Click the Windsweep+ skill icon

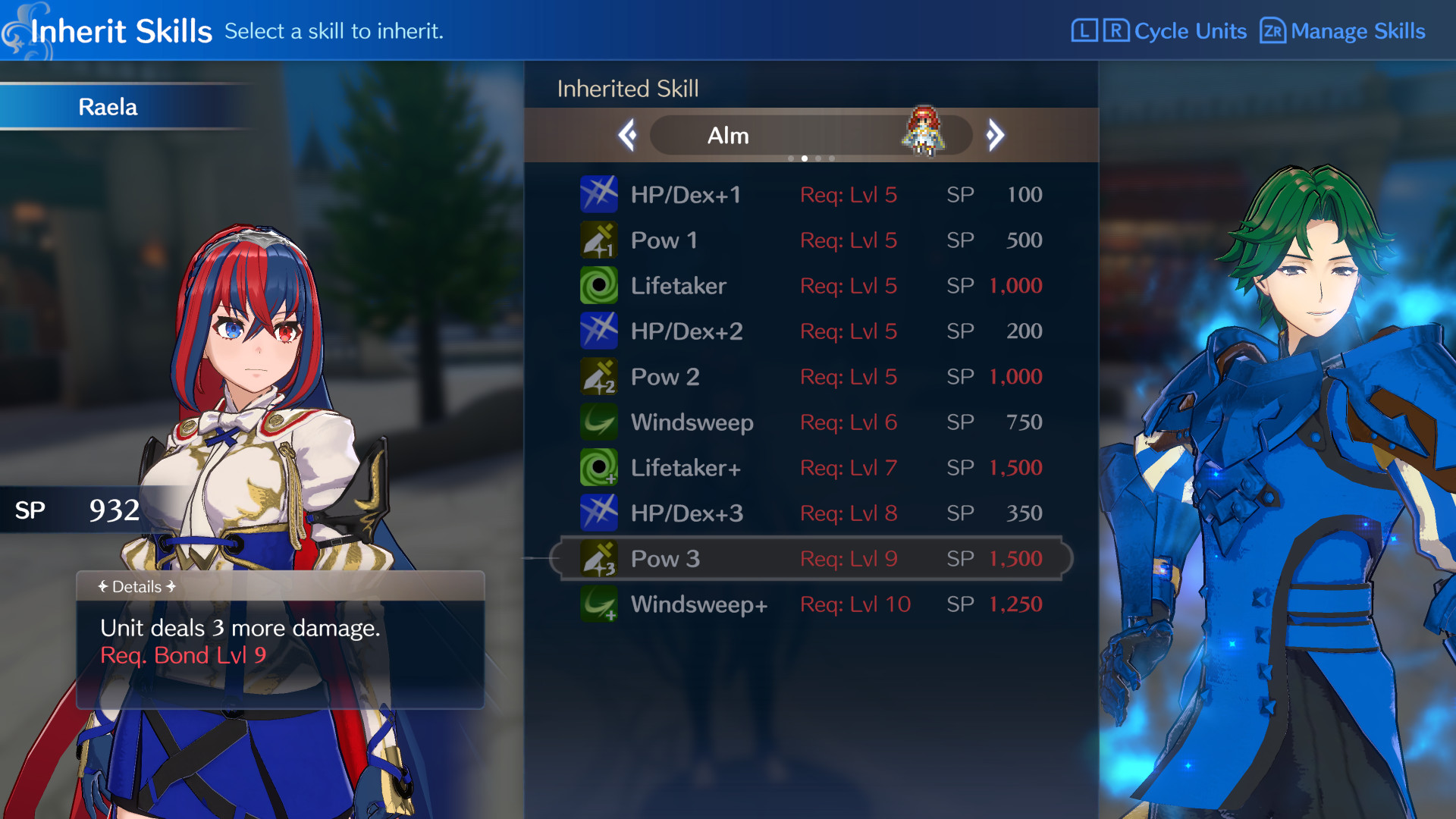(599, 604)
